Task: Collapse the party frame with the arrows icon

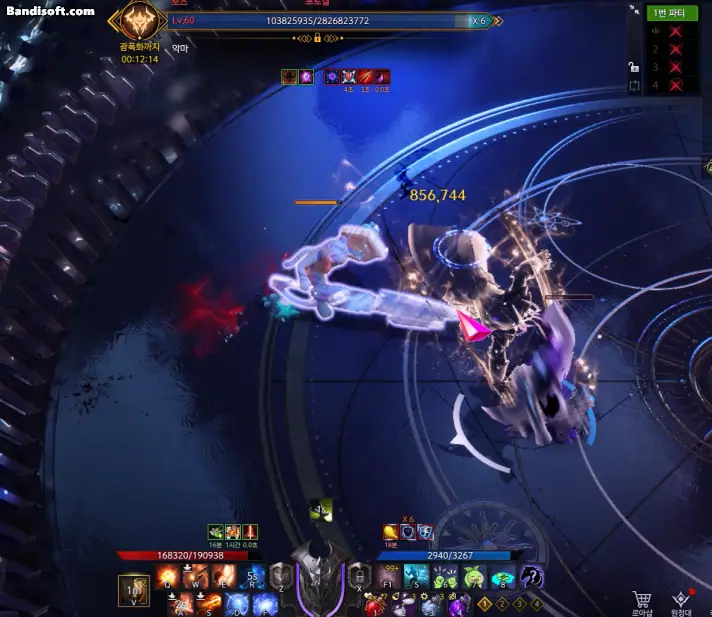Action: [634, 10]
